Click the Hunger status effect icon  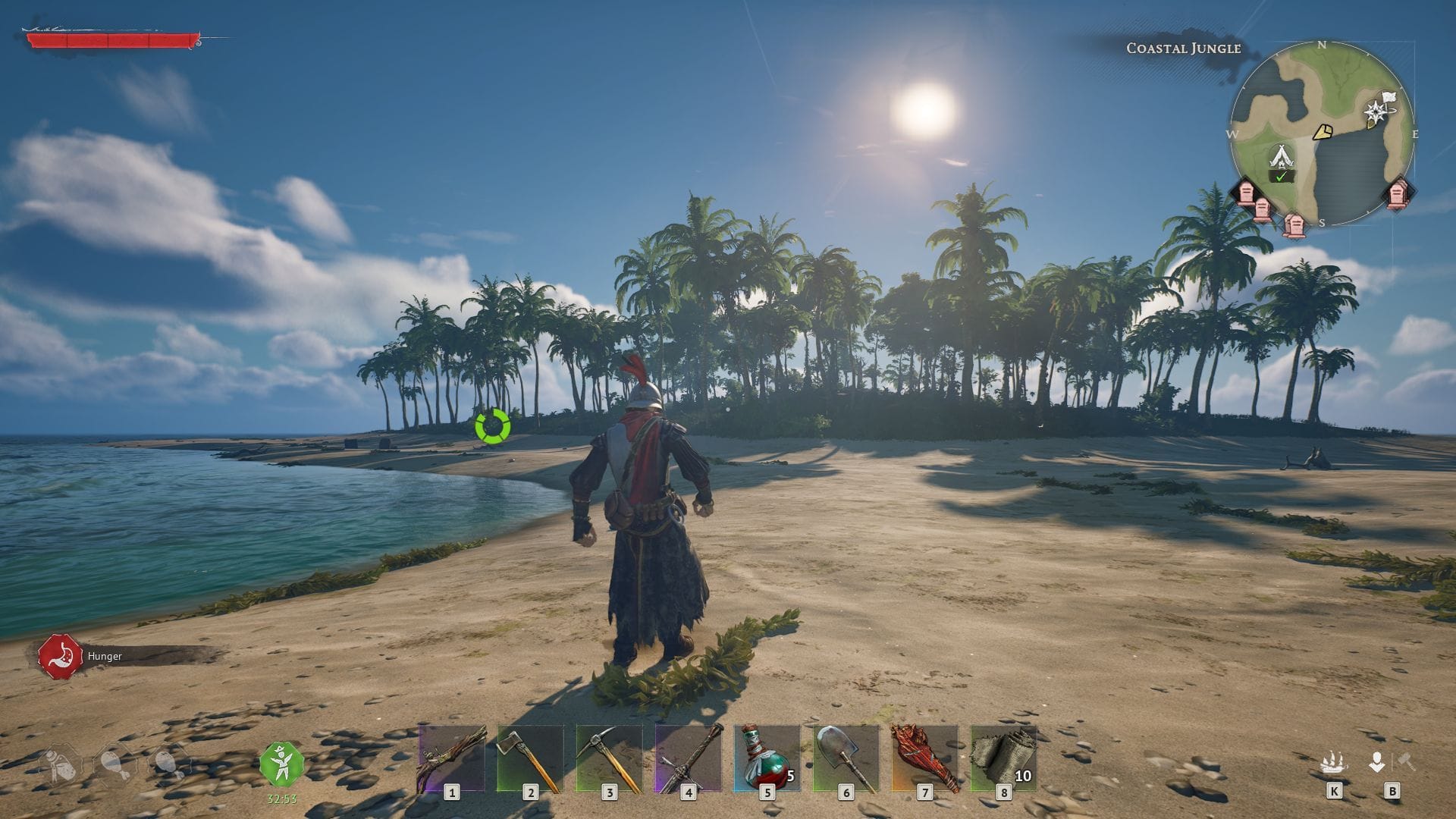click(x=62, y=655)
